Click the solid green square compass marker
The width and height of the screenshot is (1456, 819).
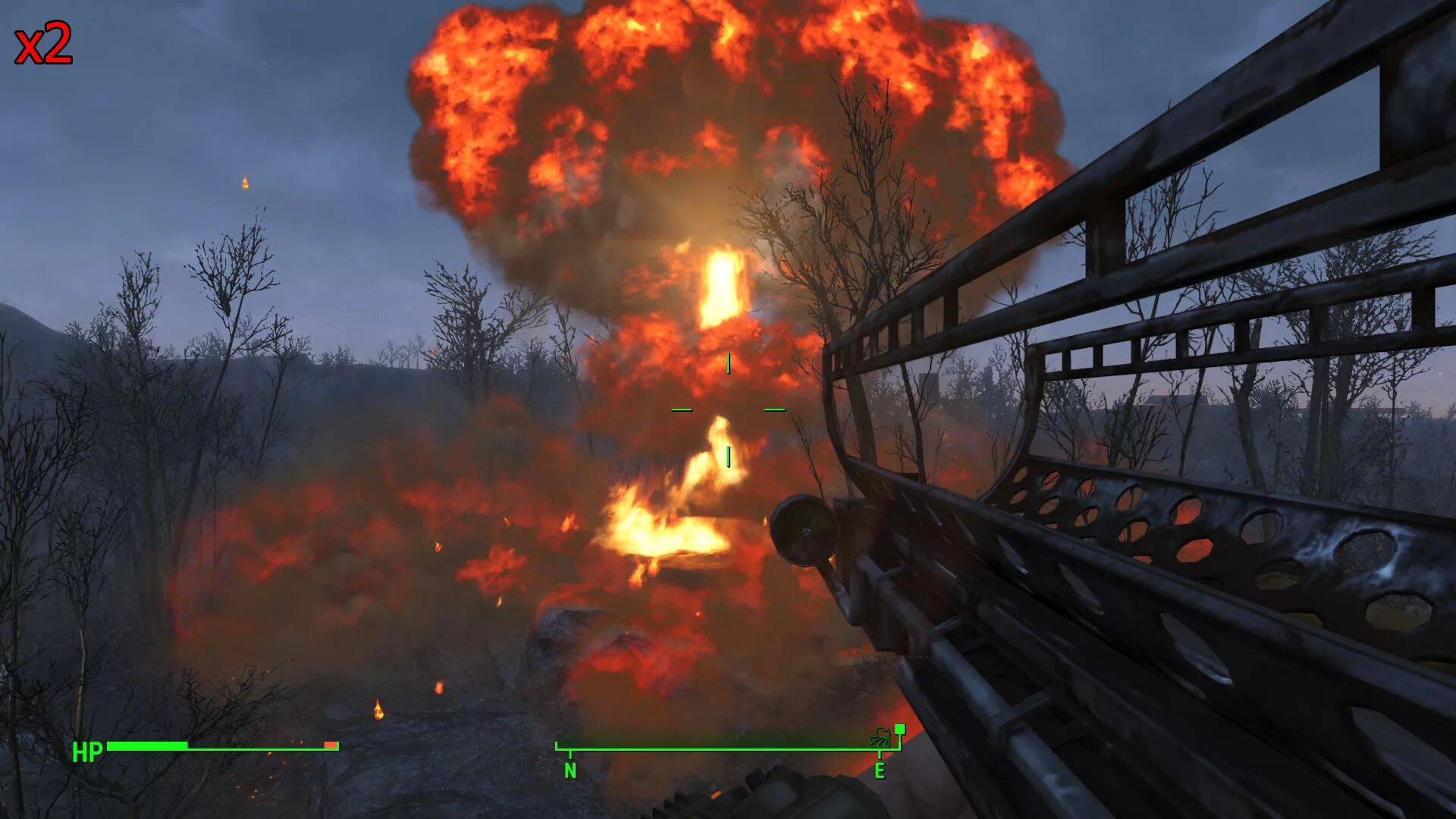pyautogui.click(x=899, y=730)
